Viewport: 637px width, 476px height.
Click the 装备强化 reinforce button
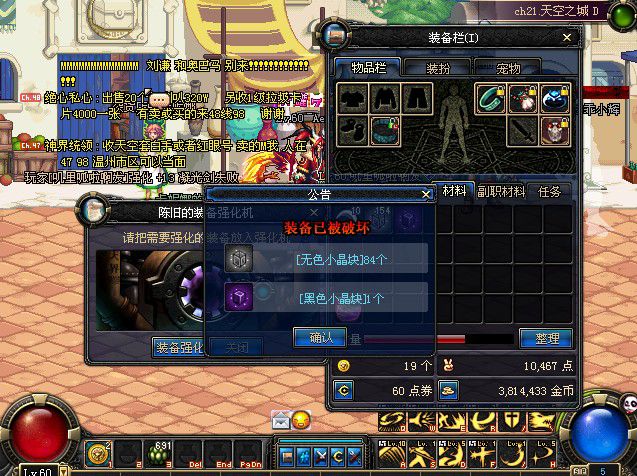(x=180, y=347)
